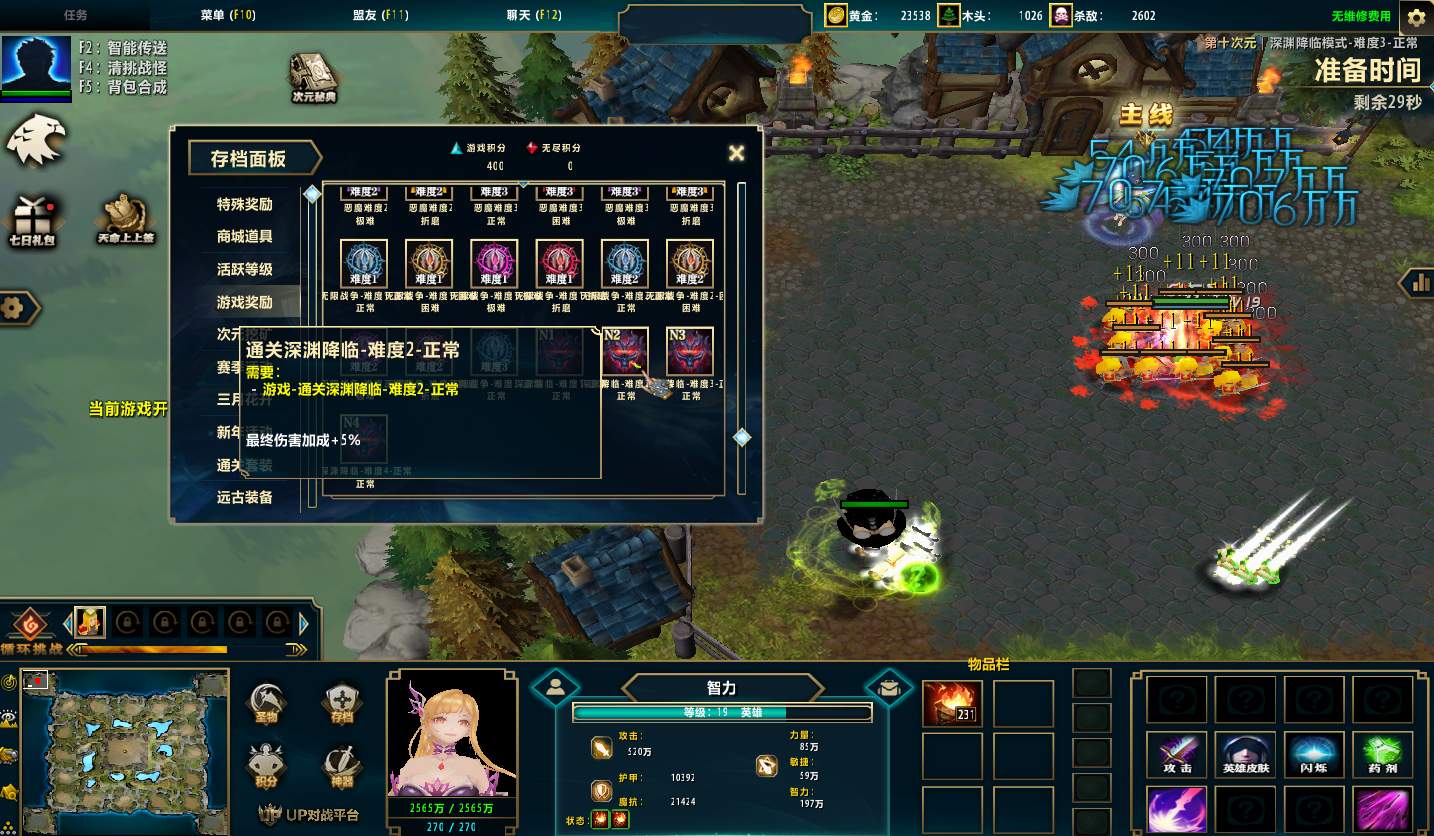Click the 圣物 relic button

(x=266, y=702)
